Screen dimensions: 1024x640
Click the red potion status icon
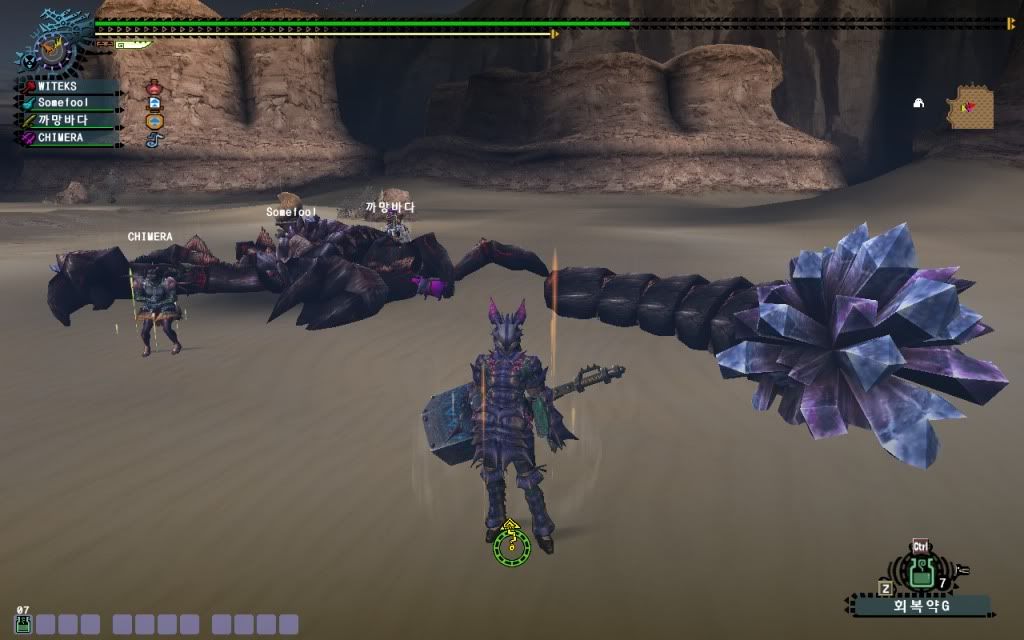tap(154, 87)
